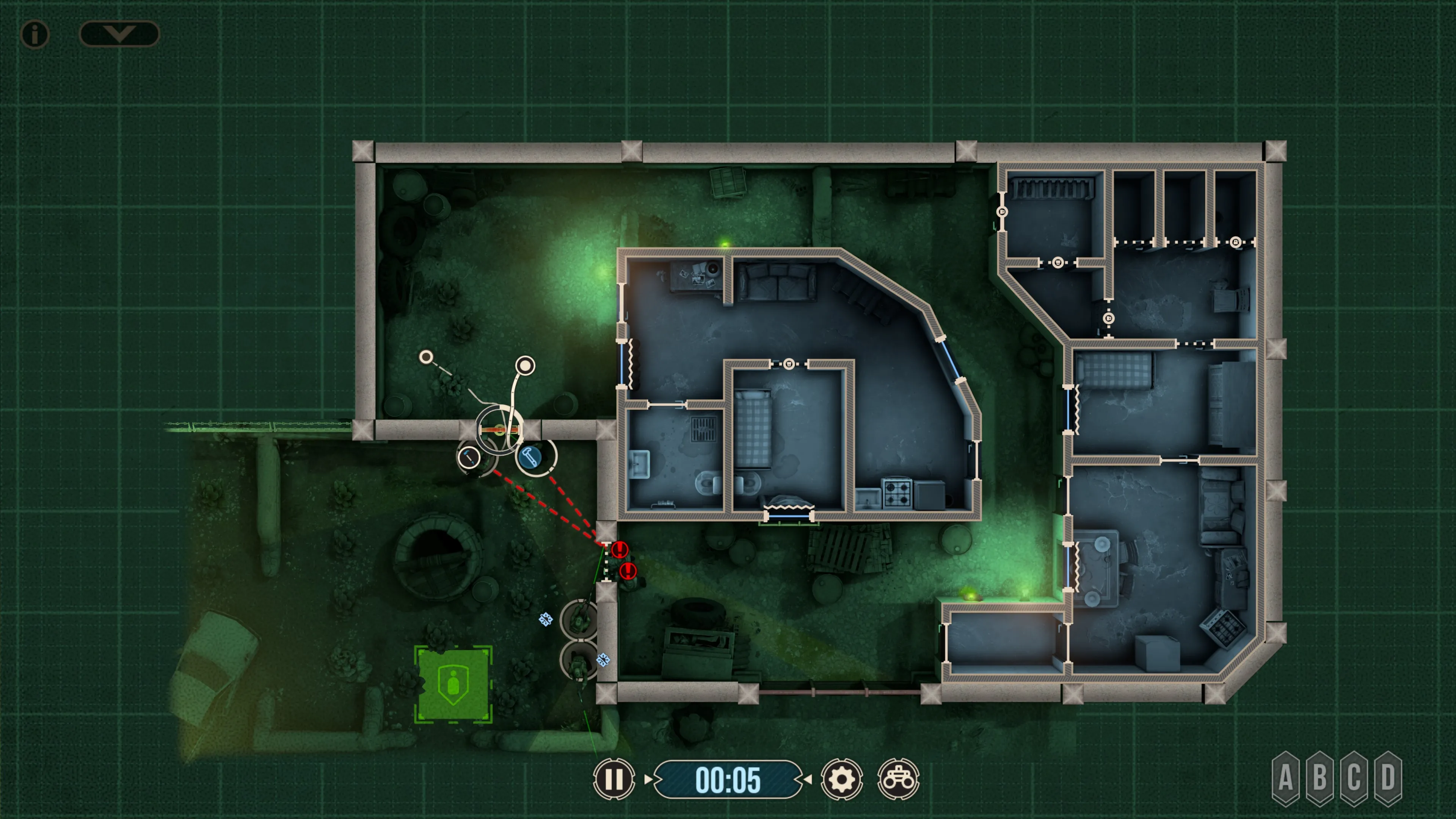Select the dark crowbar action icon
Viewport: 1456px width, 819px height.
pyautogui.click(x=469, y=457)
